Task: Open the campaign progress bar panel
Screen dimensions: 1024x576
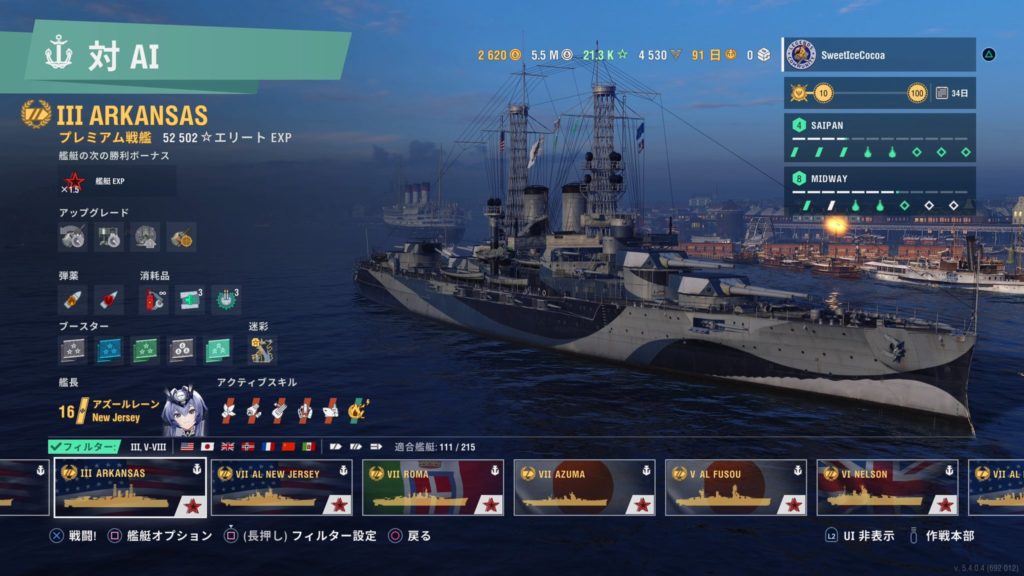Action: click(x=878, y=94)
